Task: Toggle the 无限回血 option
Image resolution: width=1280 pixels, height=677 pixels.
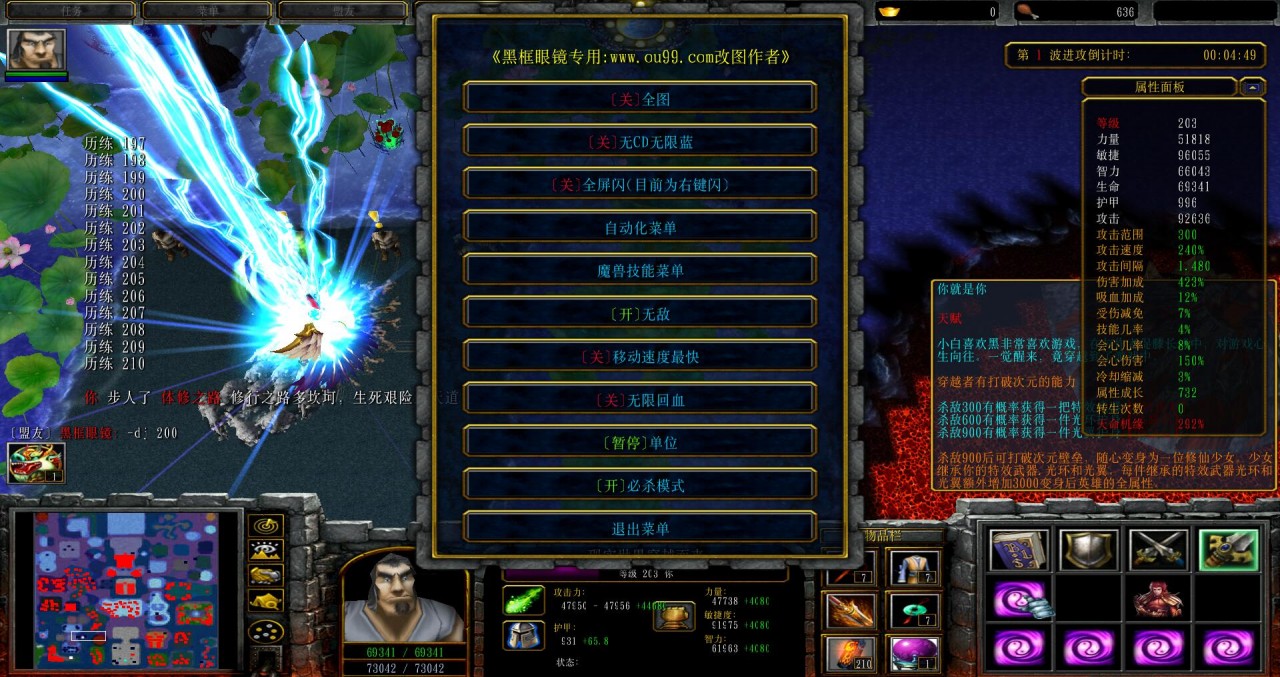Action: 640,399
